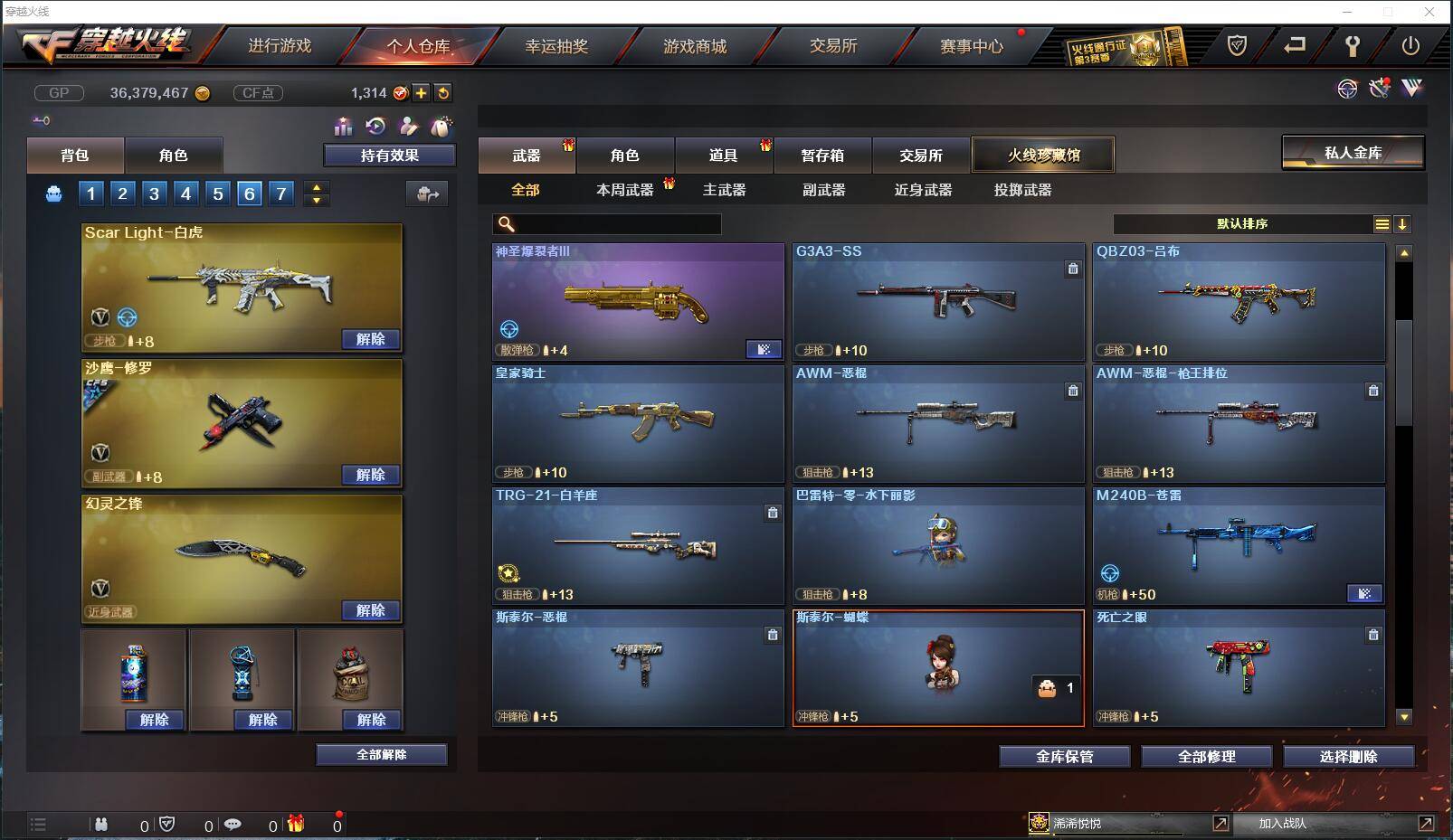Click the V emblem icon in top right corner
The width and height of the screenshot is (1453, 840).
(1412, 89)
